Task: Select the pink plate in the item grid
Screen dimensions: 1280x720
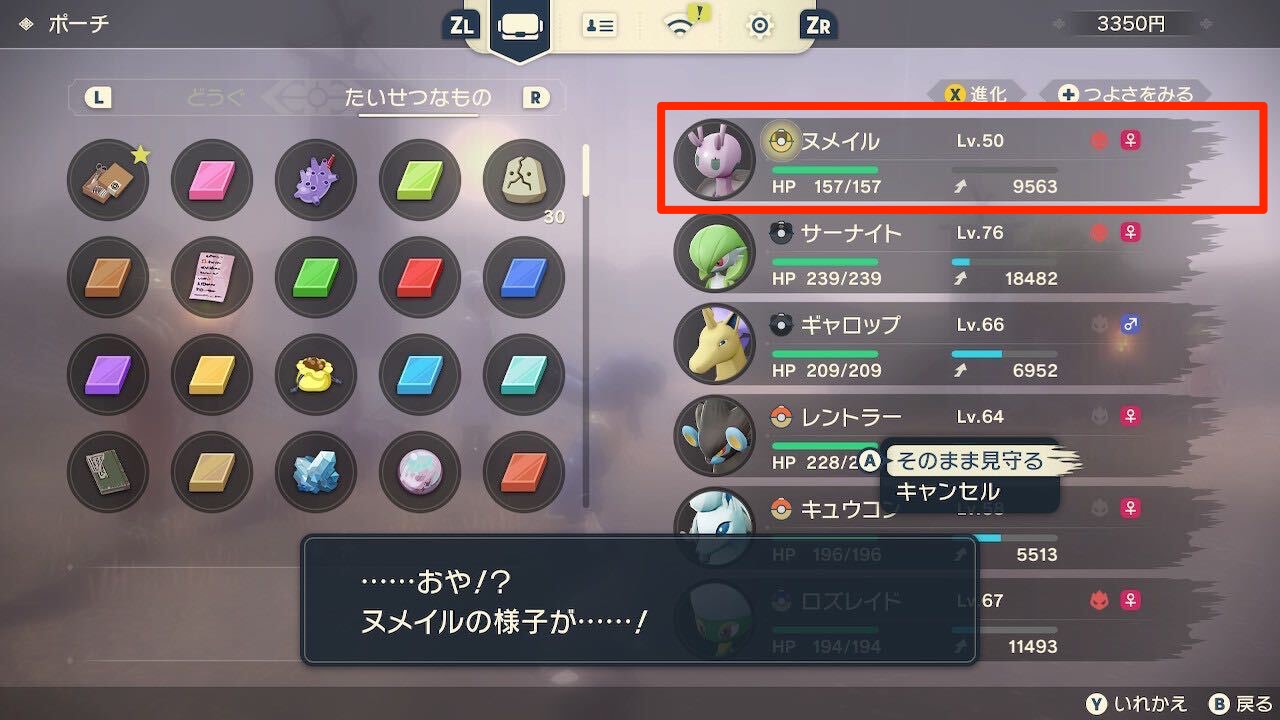Action: 211,180
